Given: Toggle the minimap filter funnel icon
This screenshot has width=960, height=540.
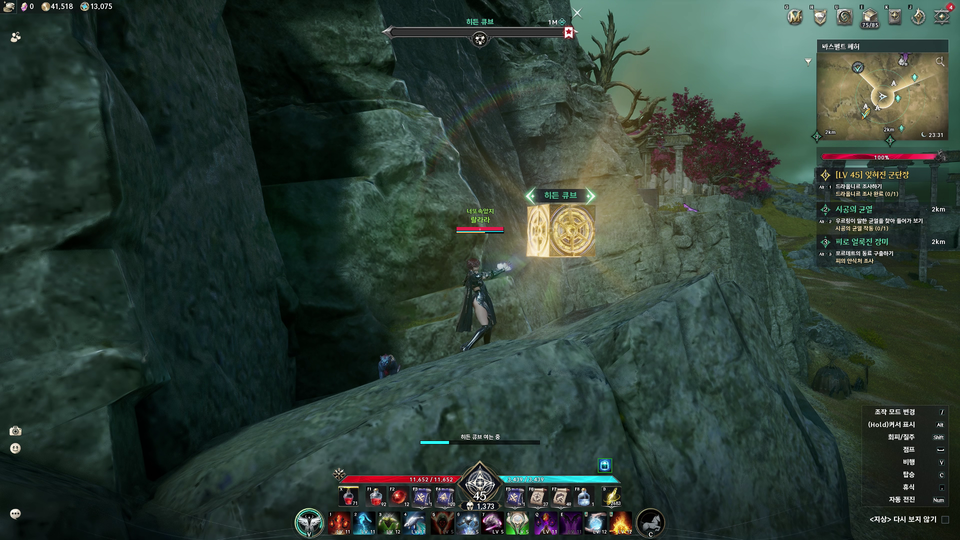Looking at the screenshot, I should point(808,60).
